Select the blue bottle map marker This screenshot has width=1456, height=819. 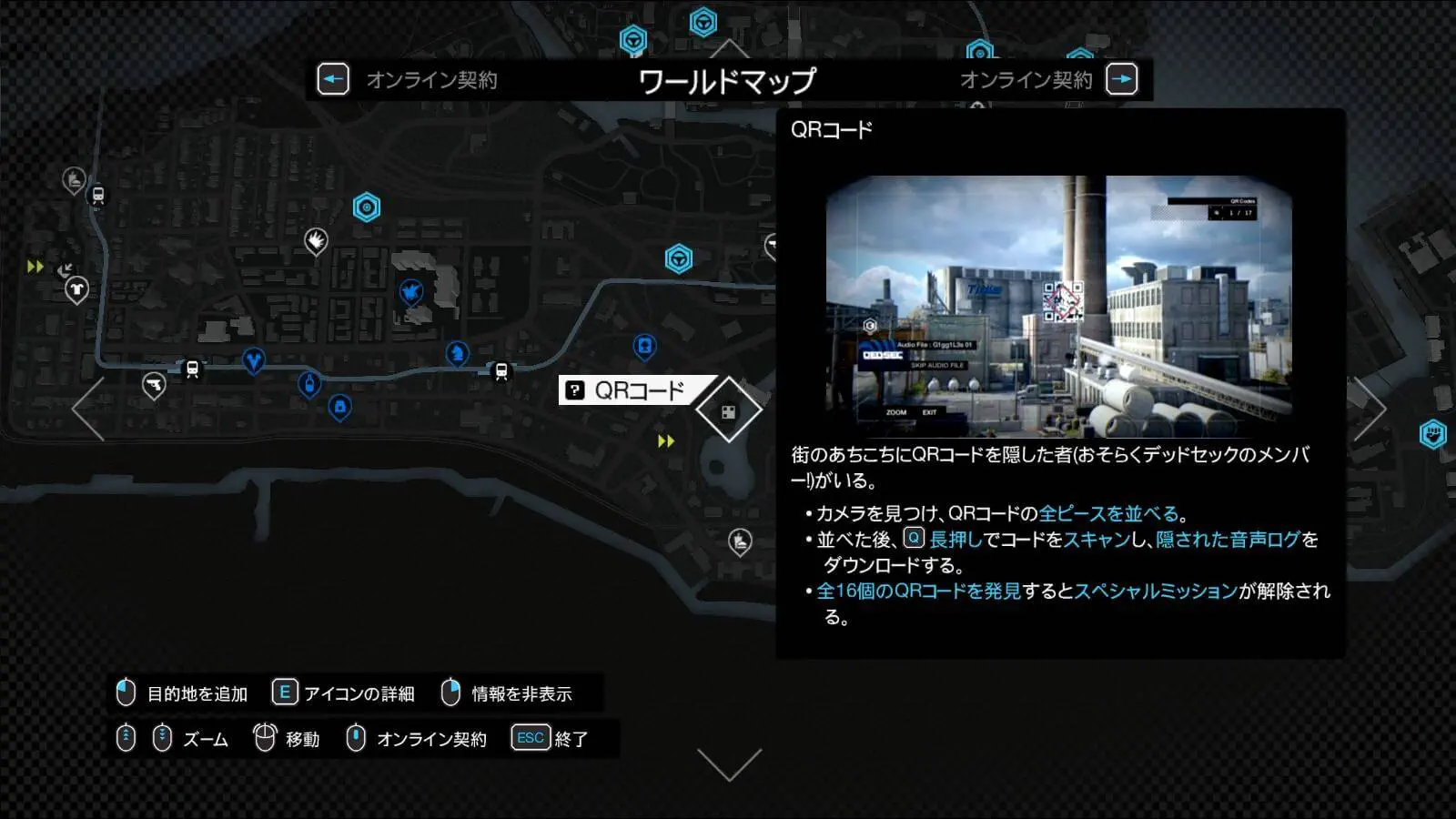[x=309, y=383]
